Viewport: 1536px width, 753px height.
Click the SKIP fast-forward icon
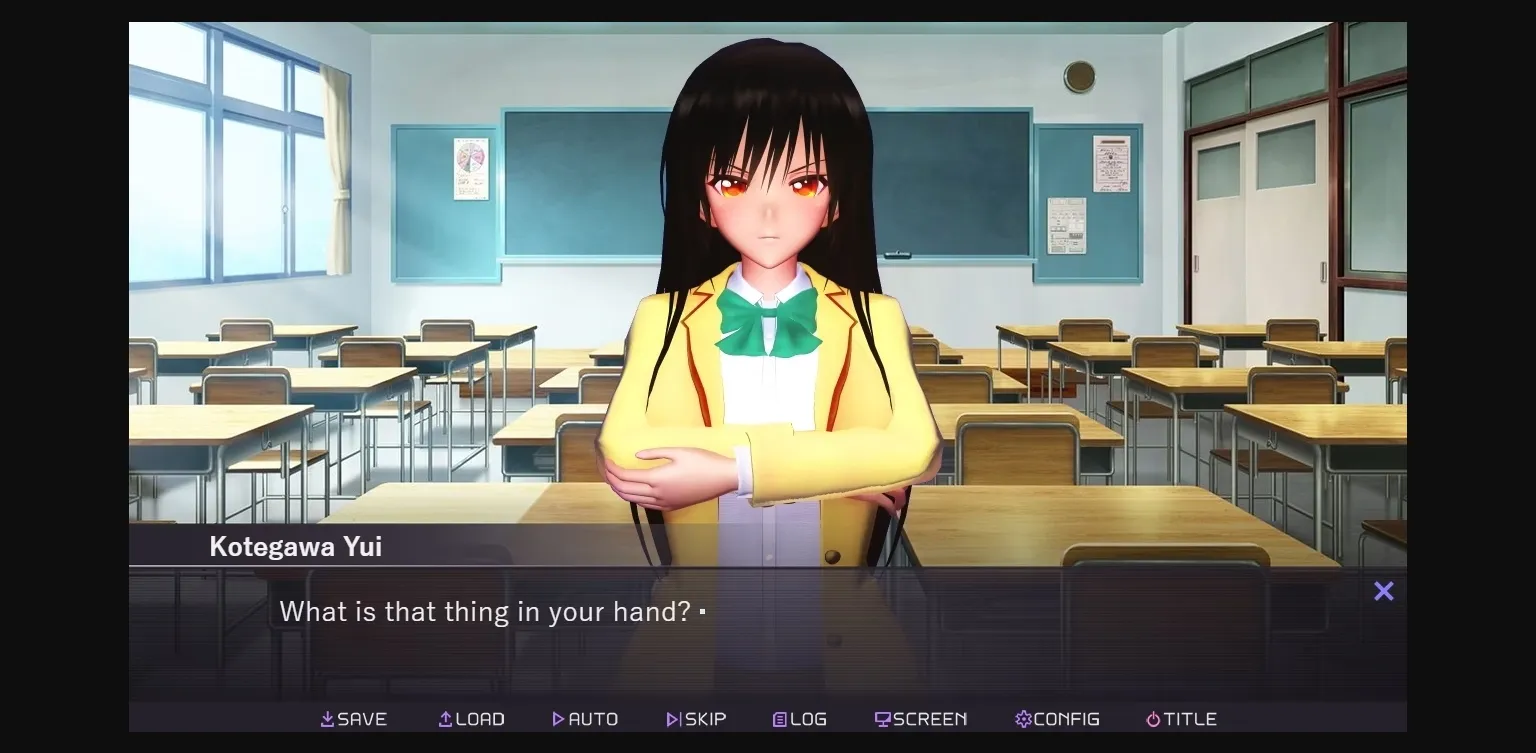pyautogui.click(x=672, y=718)
